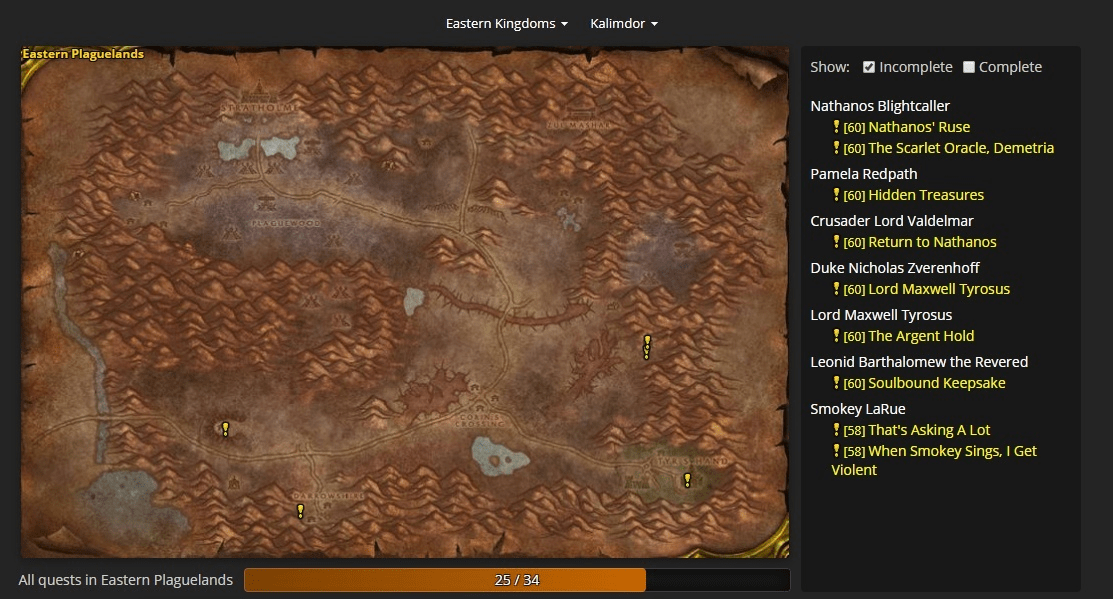This screenshot has width=1113, height=599.
Task: Click the quest marker near Tyr's Hand
Action: [687, 480]
